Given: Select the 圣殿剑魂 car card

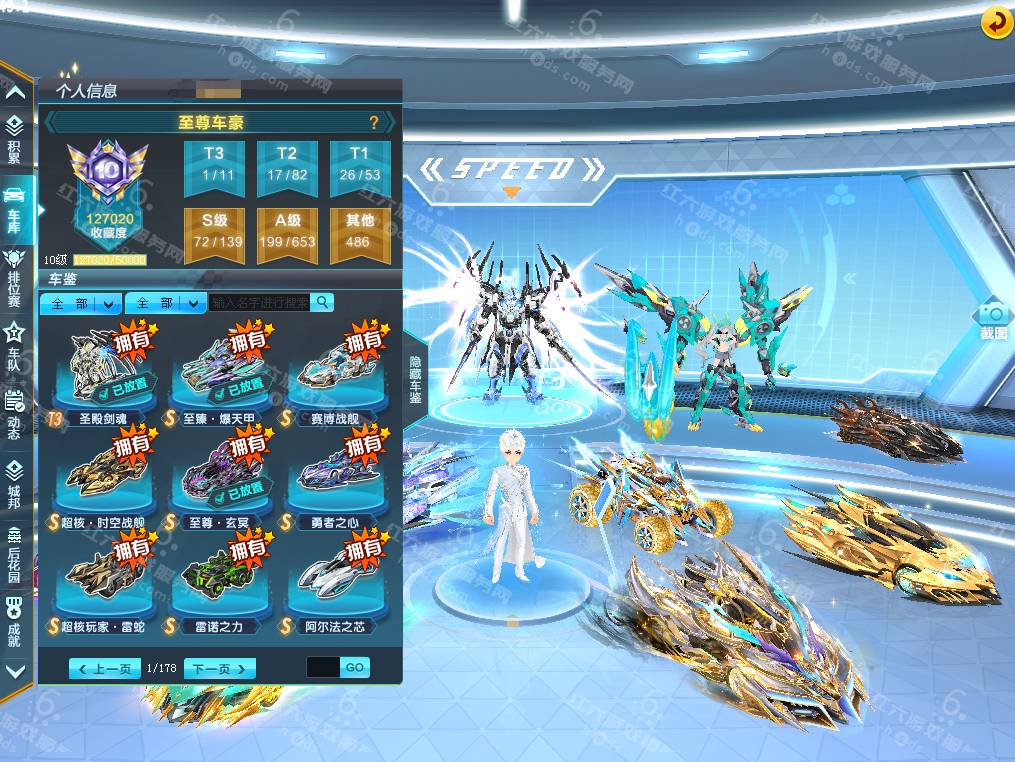Looking at the screenshot, I should point(104,372).
